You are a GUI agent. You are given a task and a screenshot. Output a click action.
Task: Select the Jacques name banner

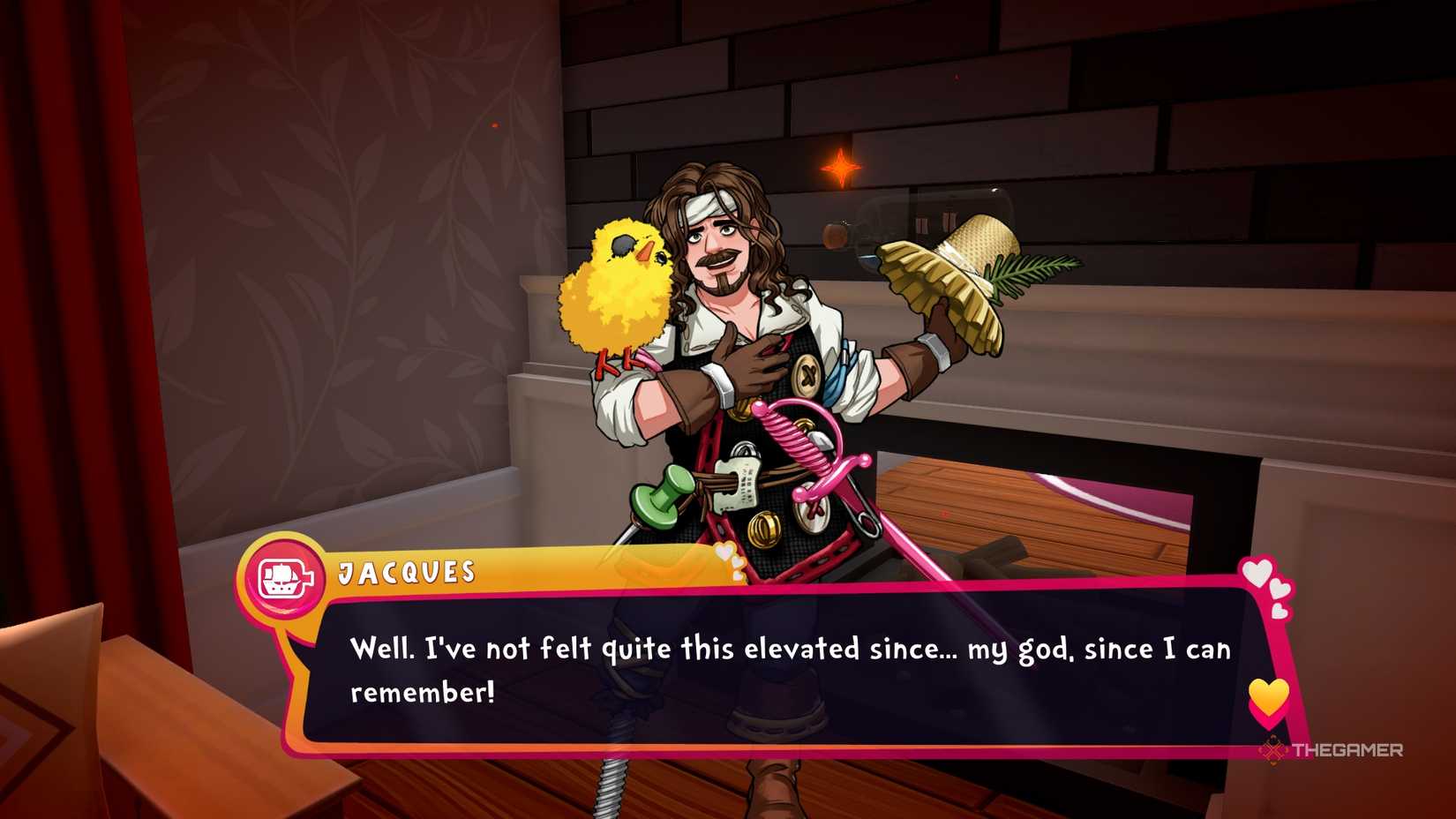pos(406,572)
